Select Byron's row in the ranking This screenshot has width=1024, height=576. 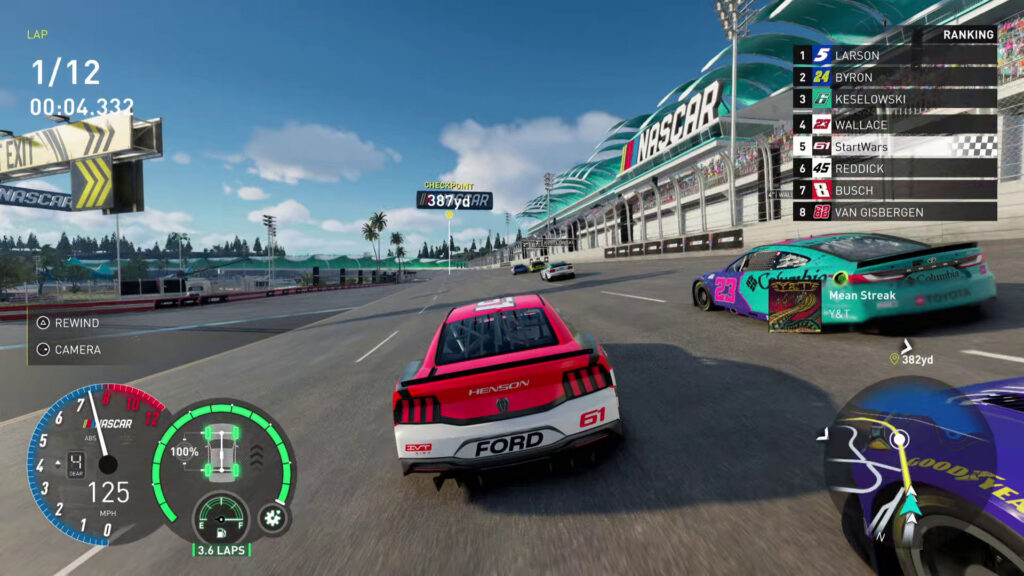(895, 77)
